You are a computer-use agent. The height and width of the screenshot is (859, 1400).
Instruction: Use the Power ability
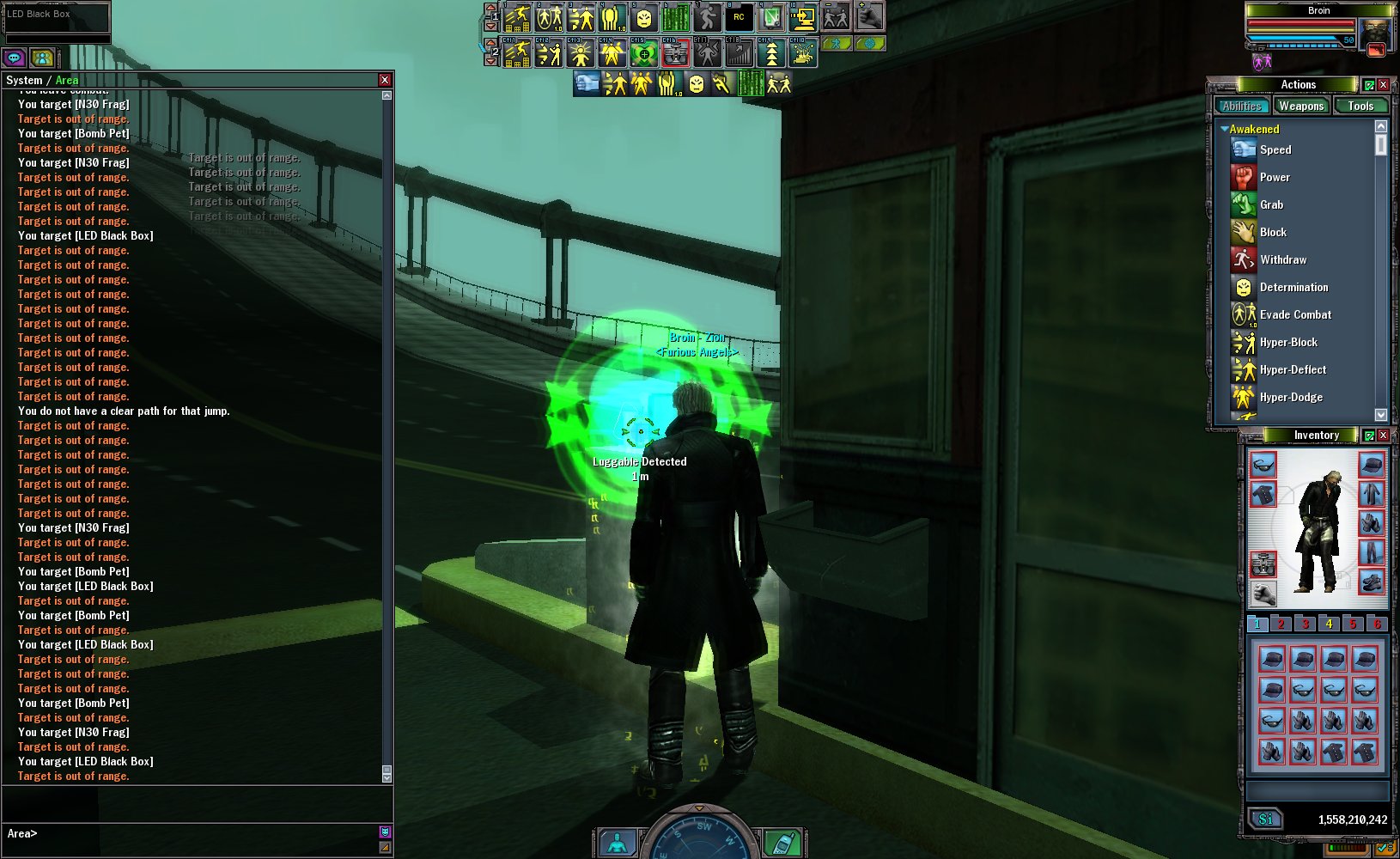(x=1275, y=178)
